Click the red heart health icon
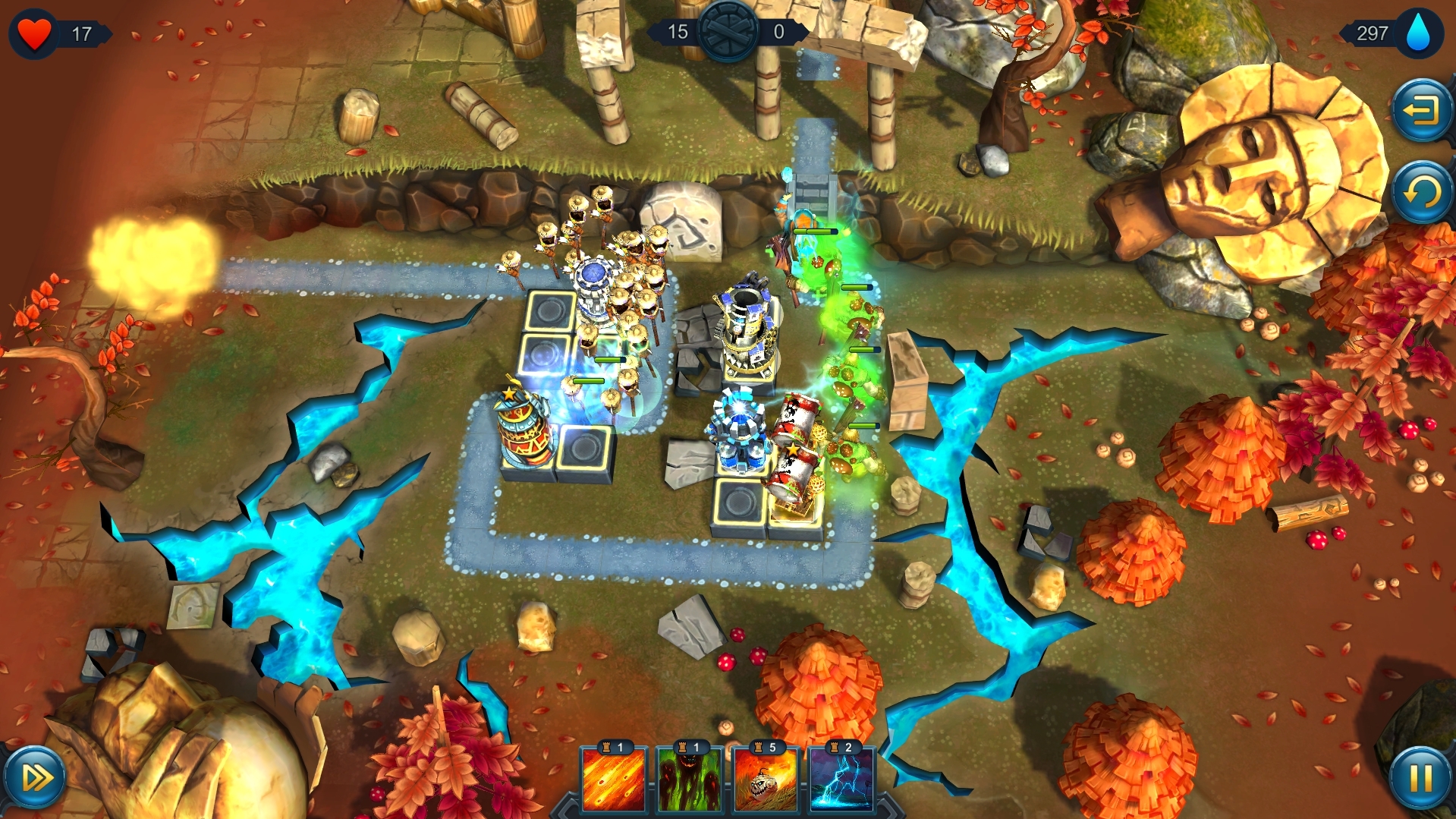The height and width of the screenshot is (819, 1456). pos(33,32)
